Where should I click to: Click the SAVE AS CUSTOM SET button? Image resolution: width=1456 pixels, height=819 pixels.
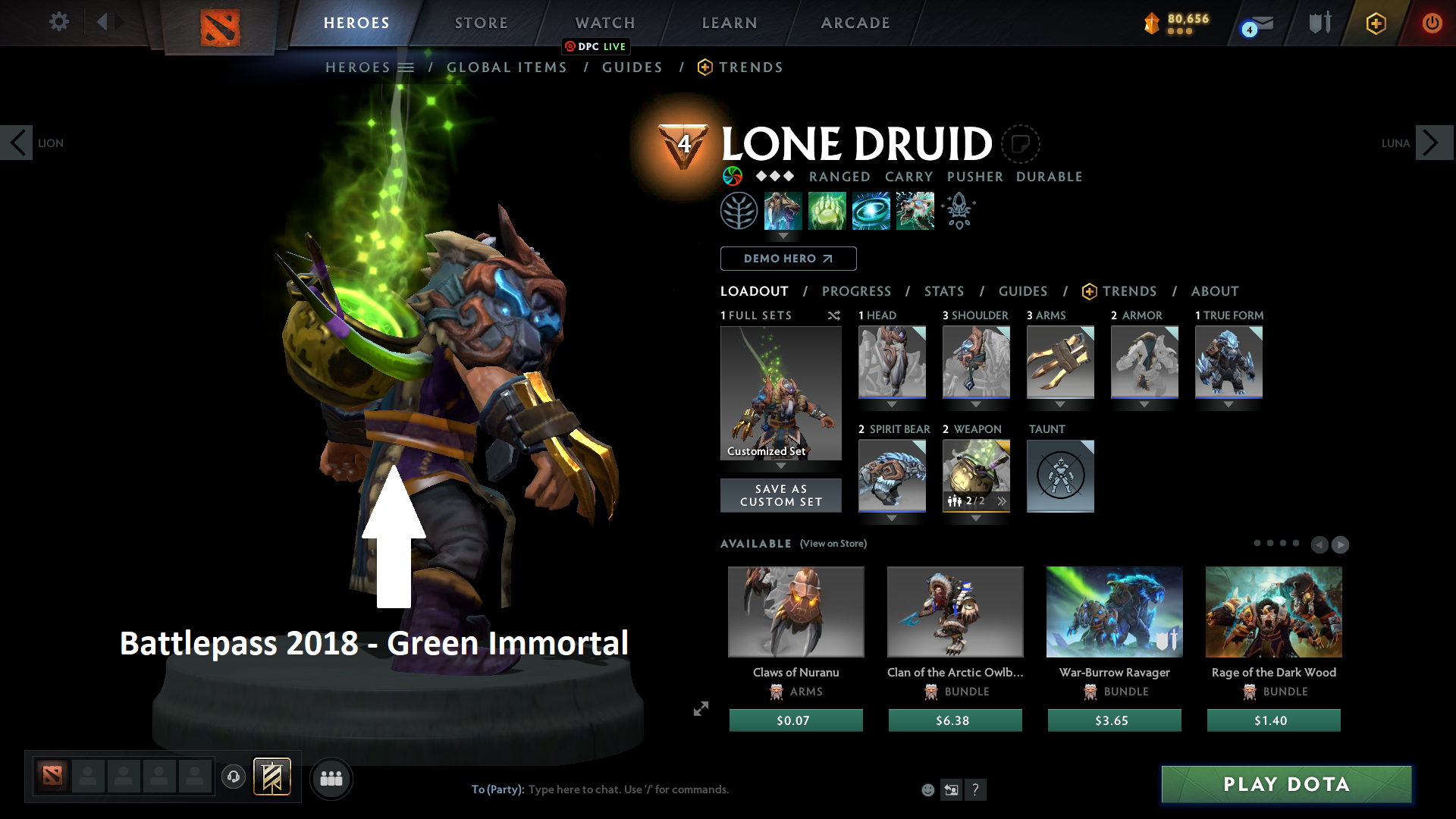[780, 495]
